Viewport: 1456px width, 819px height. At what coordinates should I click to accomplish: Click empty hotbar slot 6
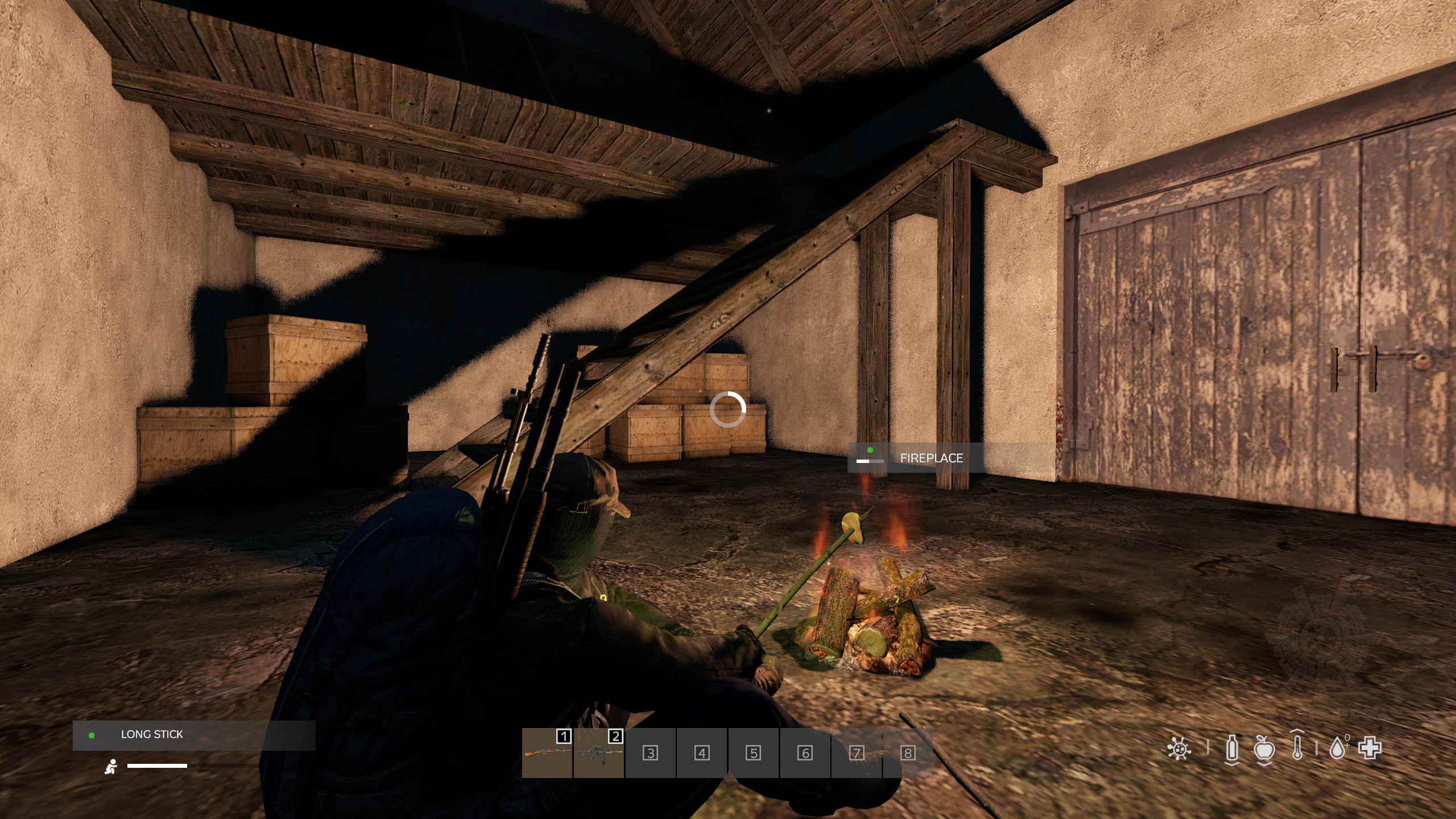coord(805,753)
